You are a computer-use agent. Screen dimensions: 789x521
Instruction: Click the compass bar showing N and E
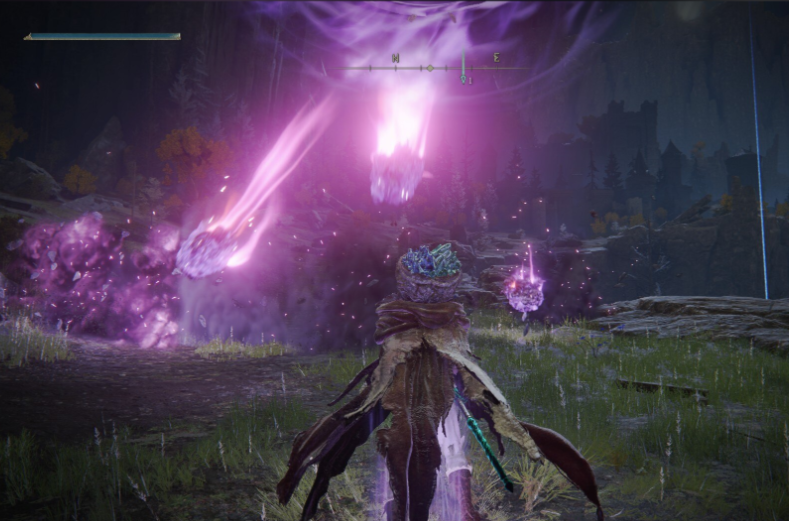coord(434,67)
